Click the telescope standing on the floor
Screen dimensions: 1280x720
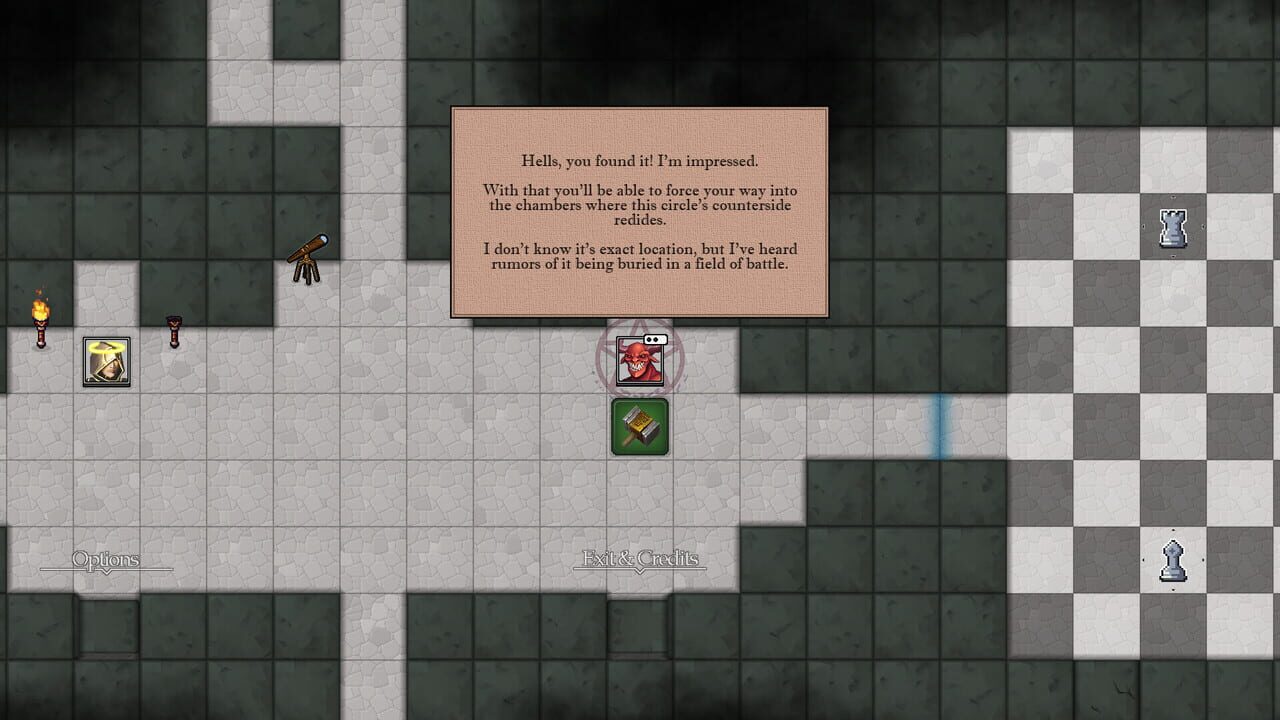tap(305, 260)
